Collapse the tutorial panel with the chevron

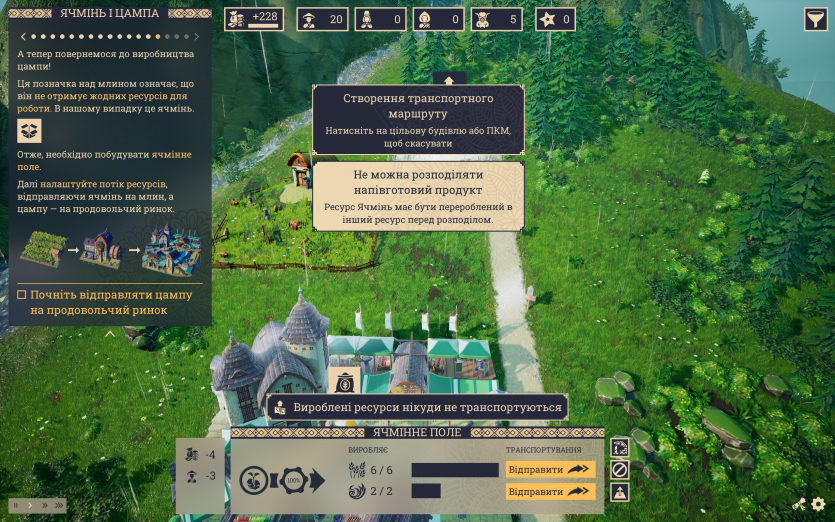(110, 334)
